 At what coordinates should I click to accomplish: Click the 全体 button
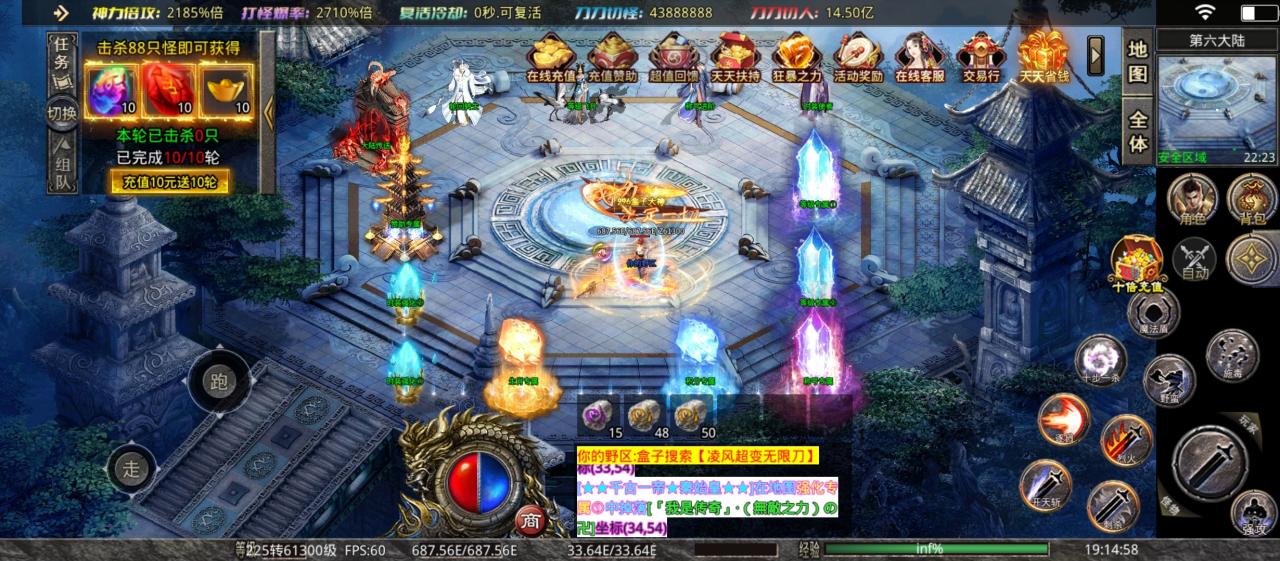[1138, 128]
